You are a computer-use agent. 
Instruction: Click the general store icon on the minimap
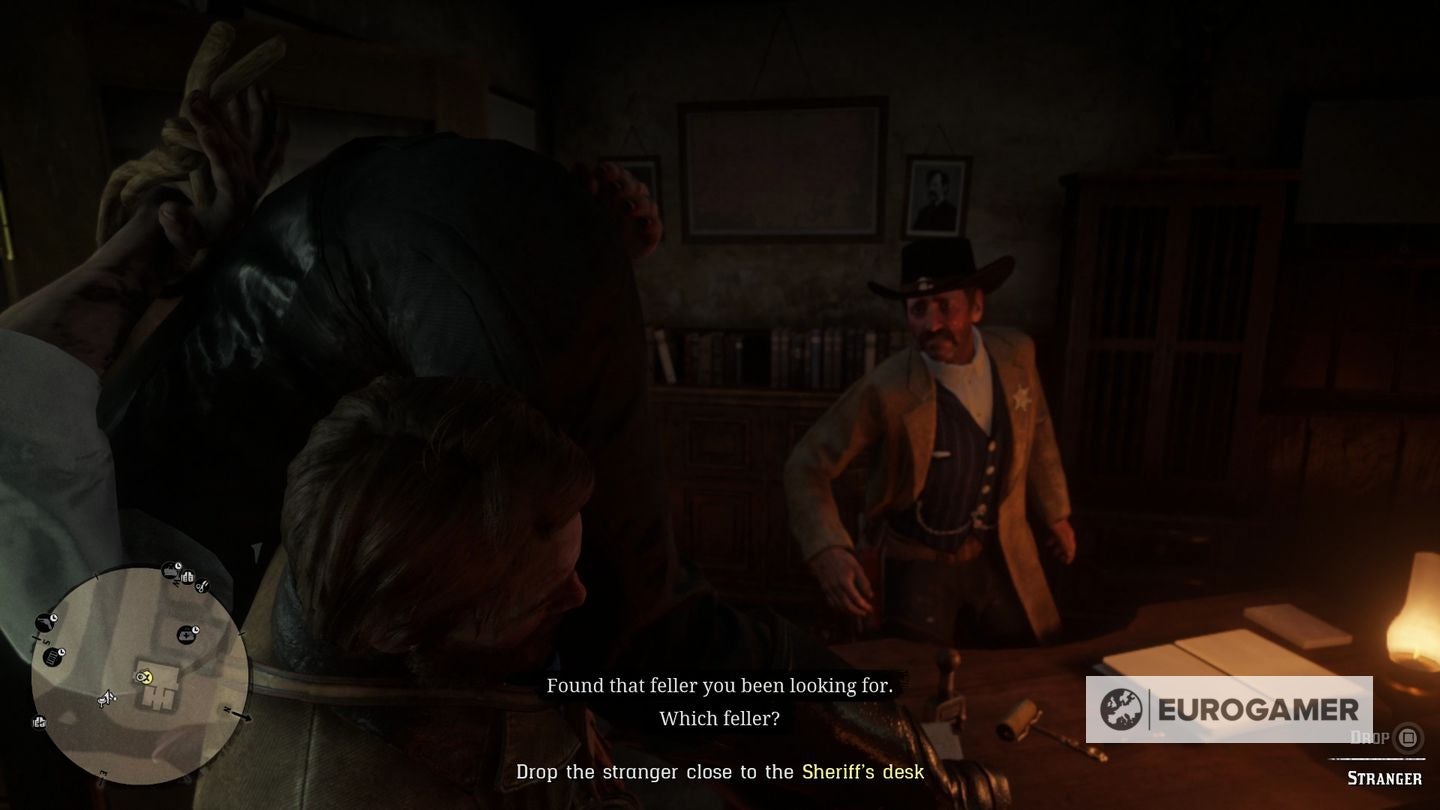[x=170, y=572]
